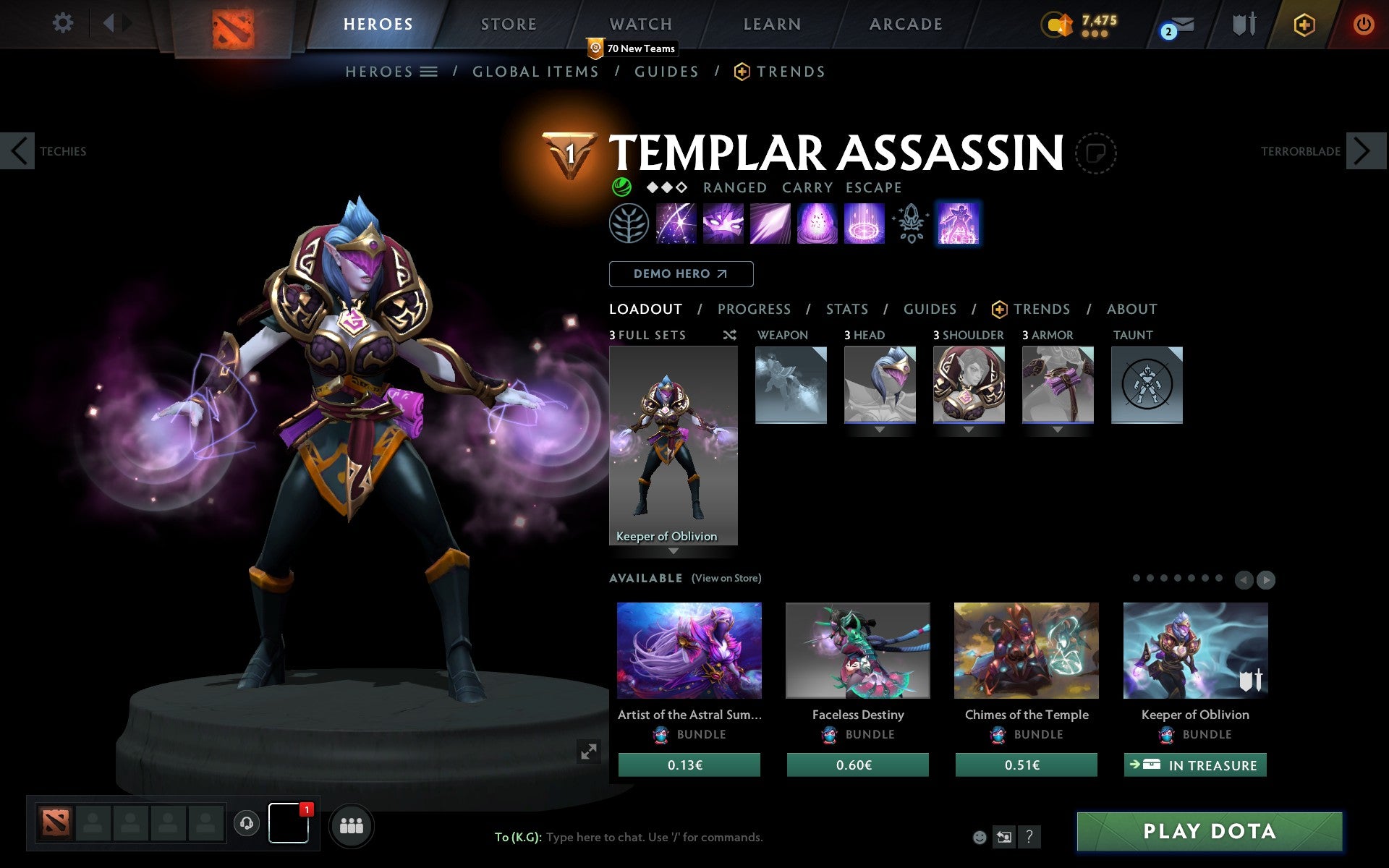Show the About tab

pos(1131,310)
